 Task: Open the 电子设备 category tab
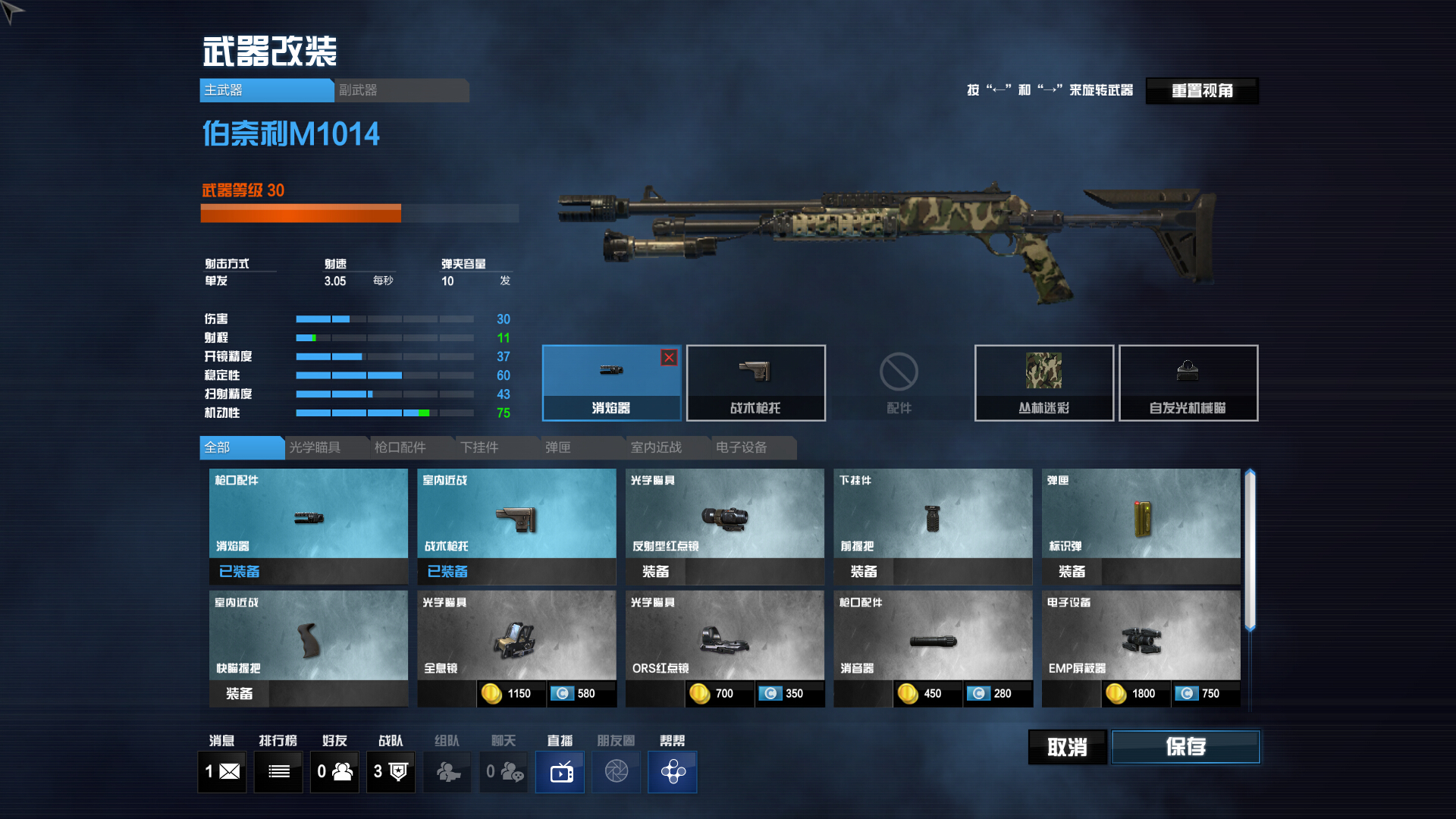tap(741, 447)
